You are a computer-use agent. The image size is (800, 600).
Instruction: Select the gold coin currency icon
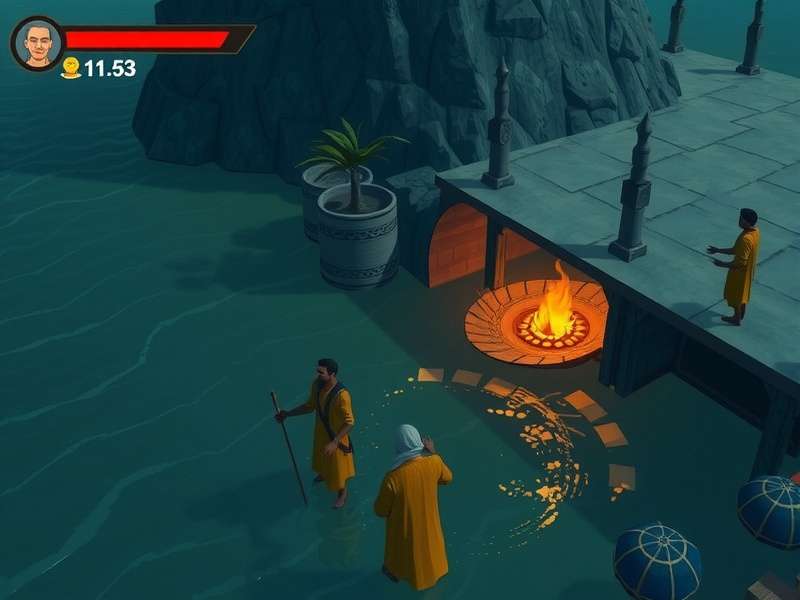(x=71, y=68)
